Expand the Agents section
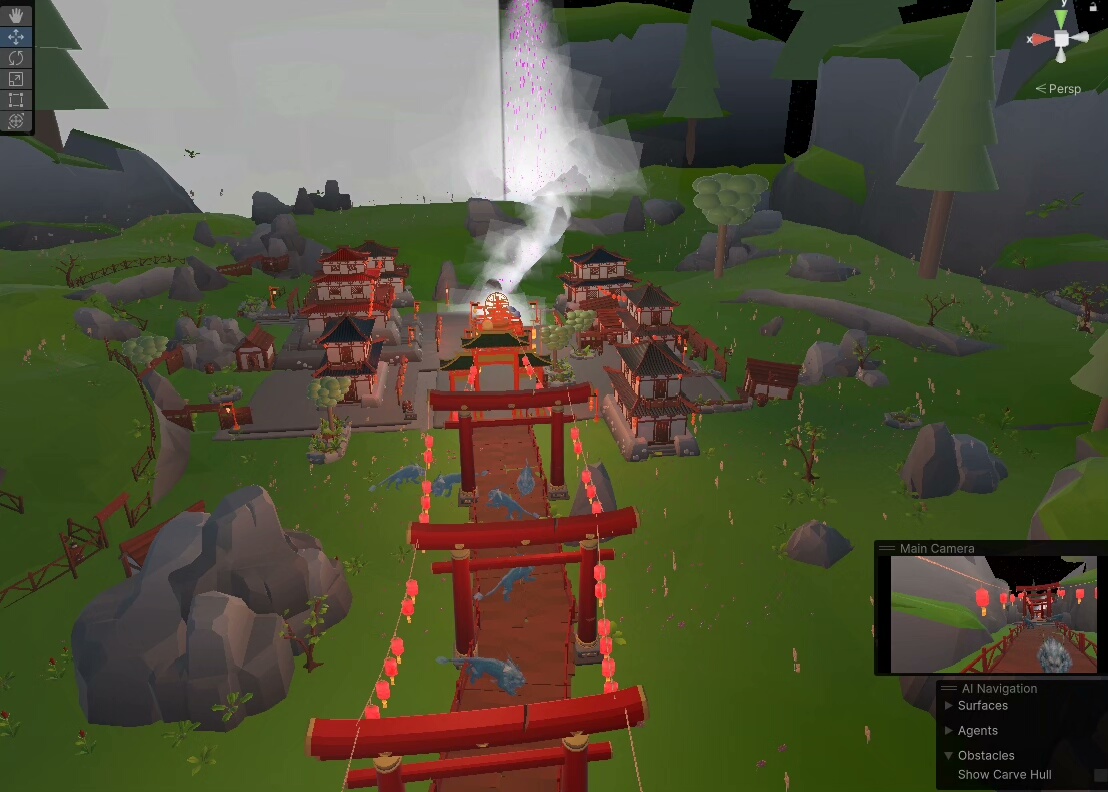Viewport: 1108px width, 792px height. [949, 731]
